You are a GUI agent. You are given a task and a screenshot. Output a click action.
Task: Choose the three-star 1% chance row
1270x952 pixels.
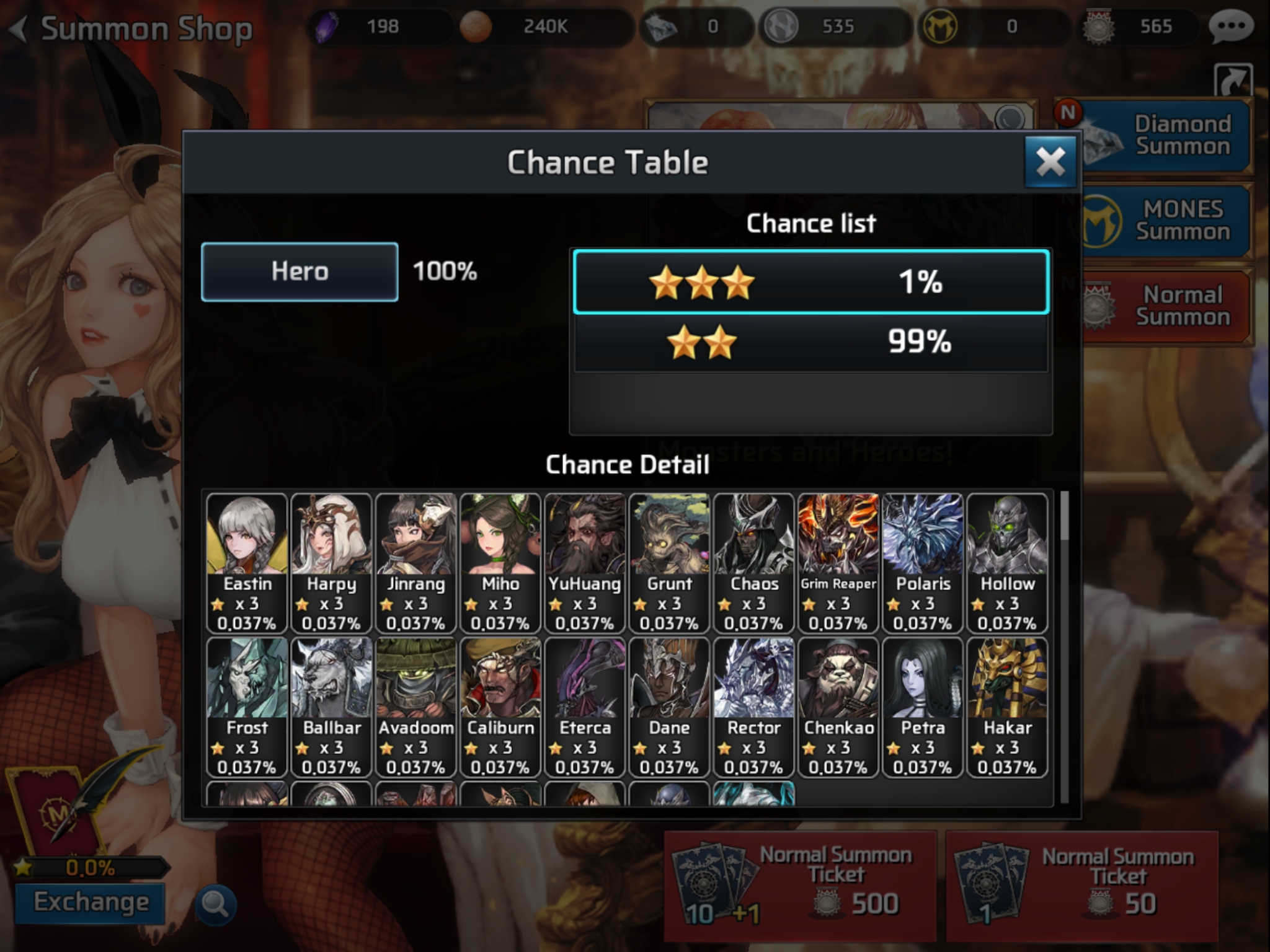(x=811, y=282)
